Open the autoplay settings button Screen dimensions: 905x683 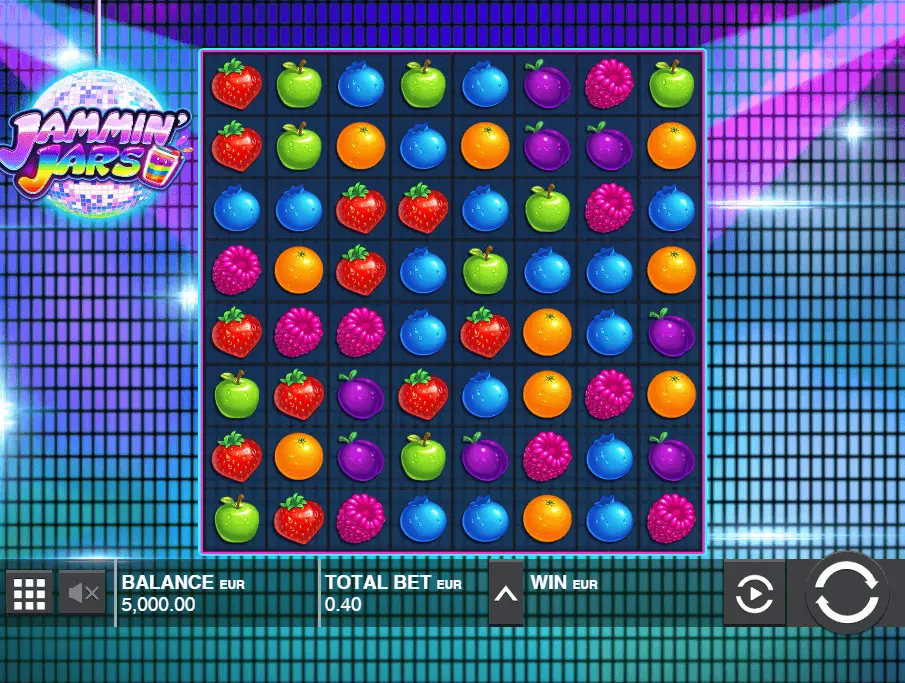coord(754,594)
